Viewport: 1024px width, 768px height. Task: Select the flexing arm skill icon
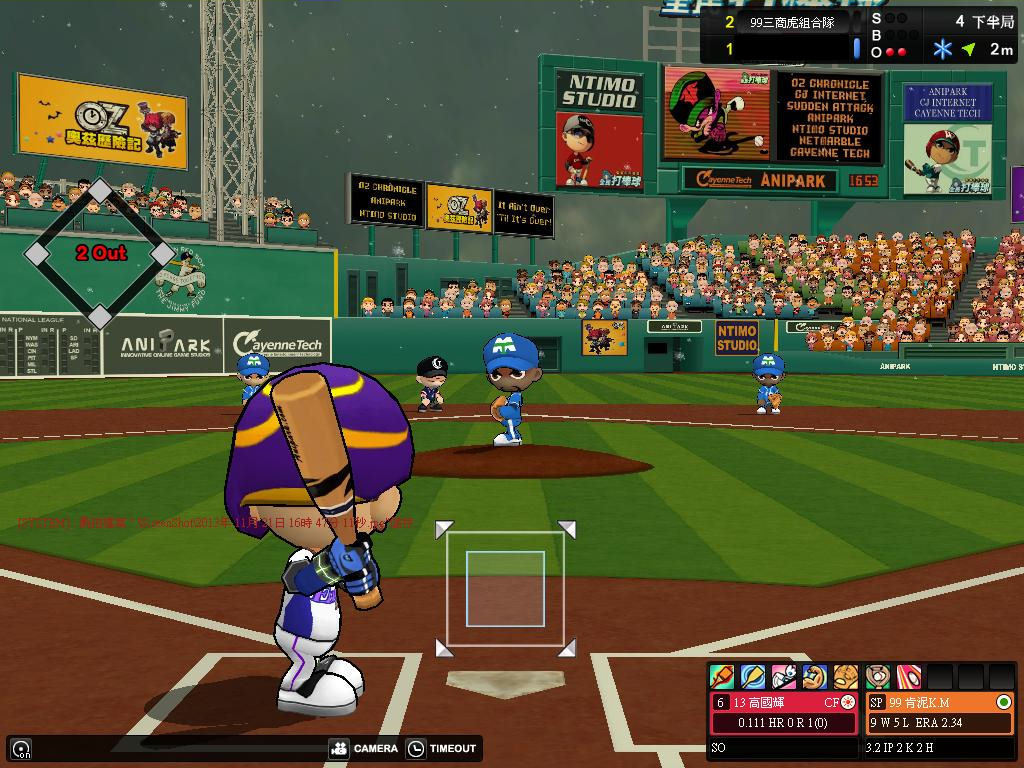815,677
